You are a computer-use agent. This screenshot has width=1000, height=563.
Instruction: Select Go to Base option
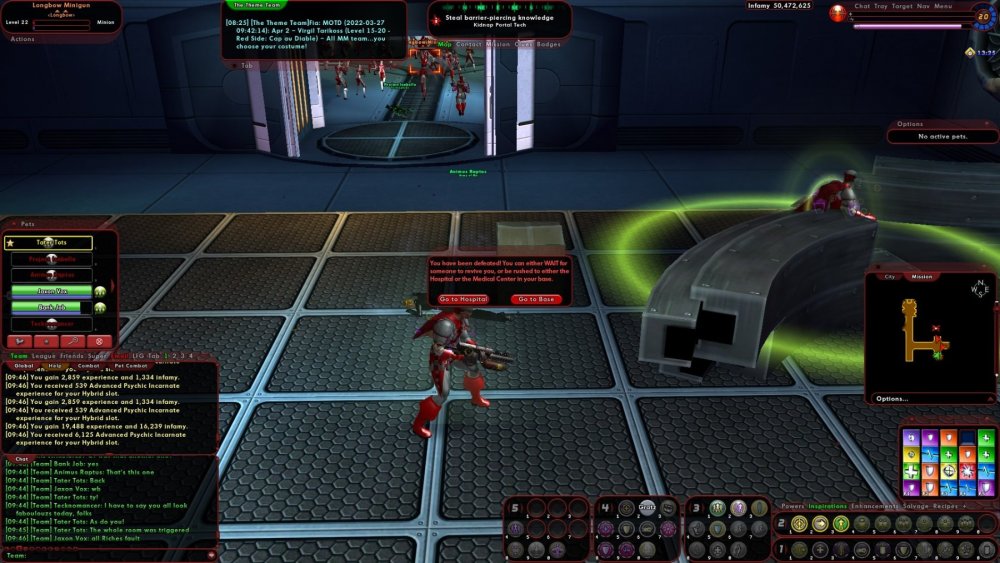pos(537,299)
